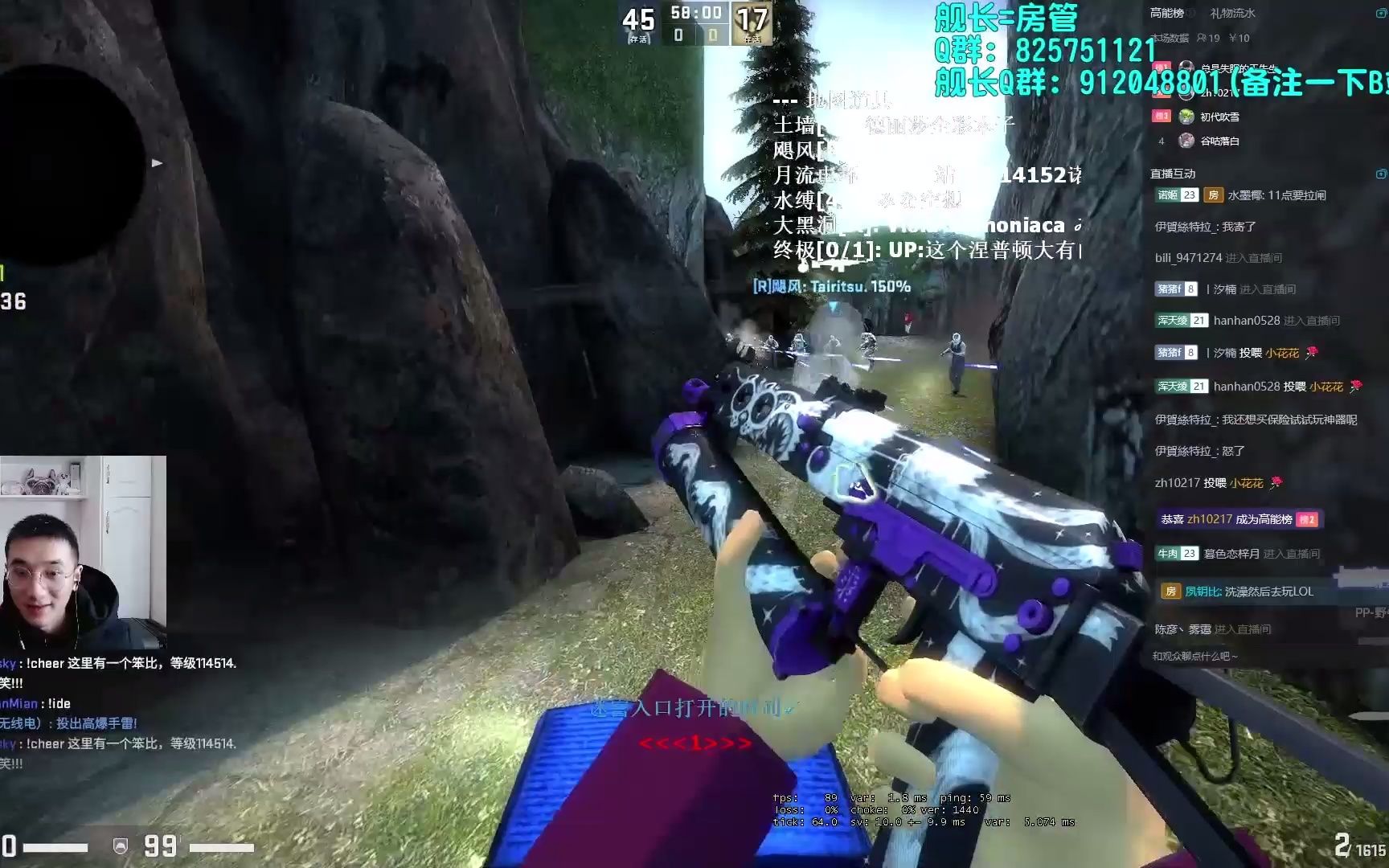
Task: Click the 本场数据 stats label
Action: click(1170, 38)
